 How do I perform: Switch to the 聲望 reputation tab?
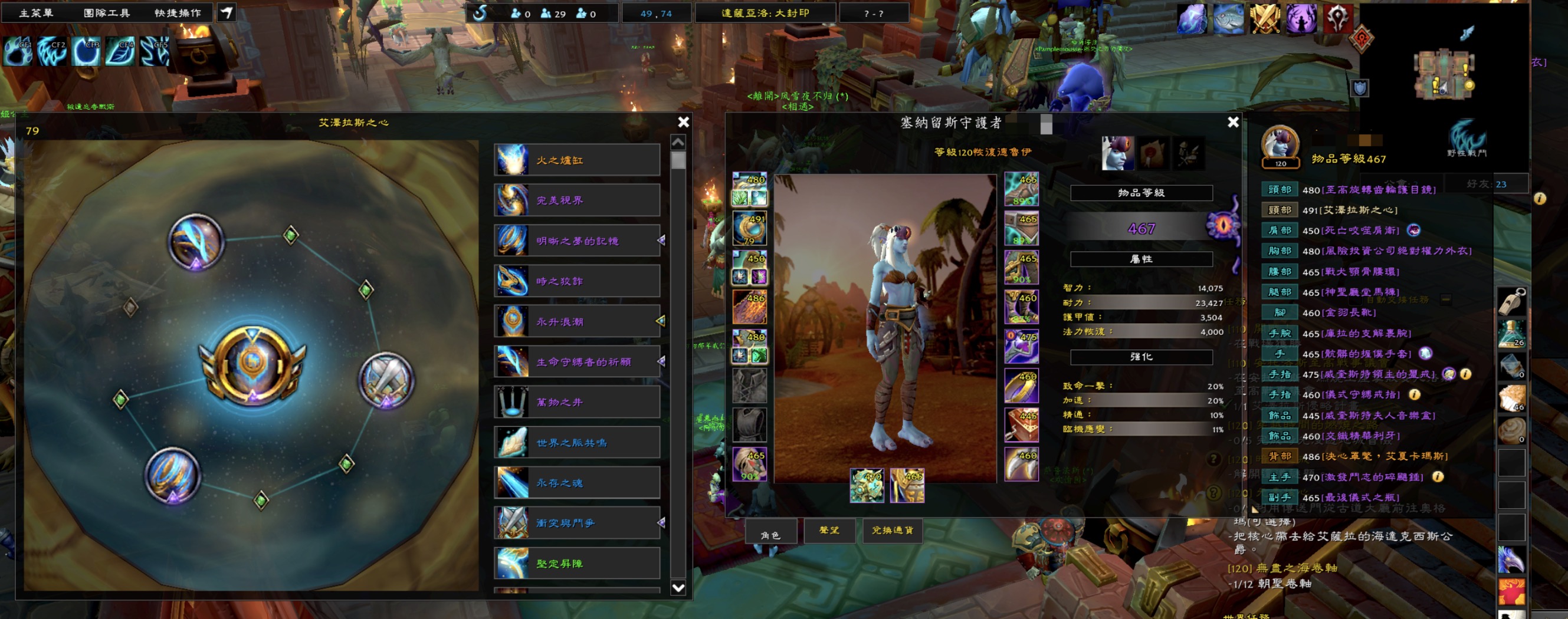click(x=829, y=531)
